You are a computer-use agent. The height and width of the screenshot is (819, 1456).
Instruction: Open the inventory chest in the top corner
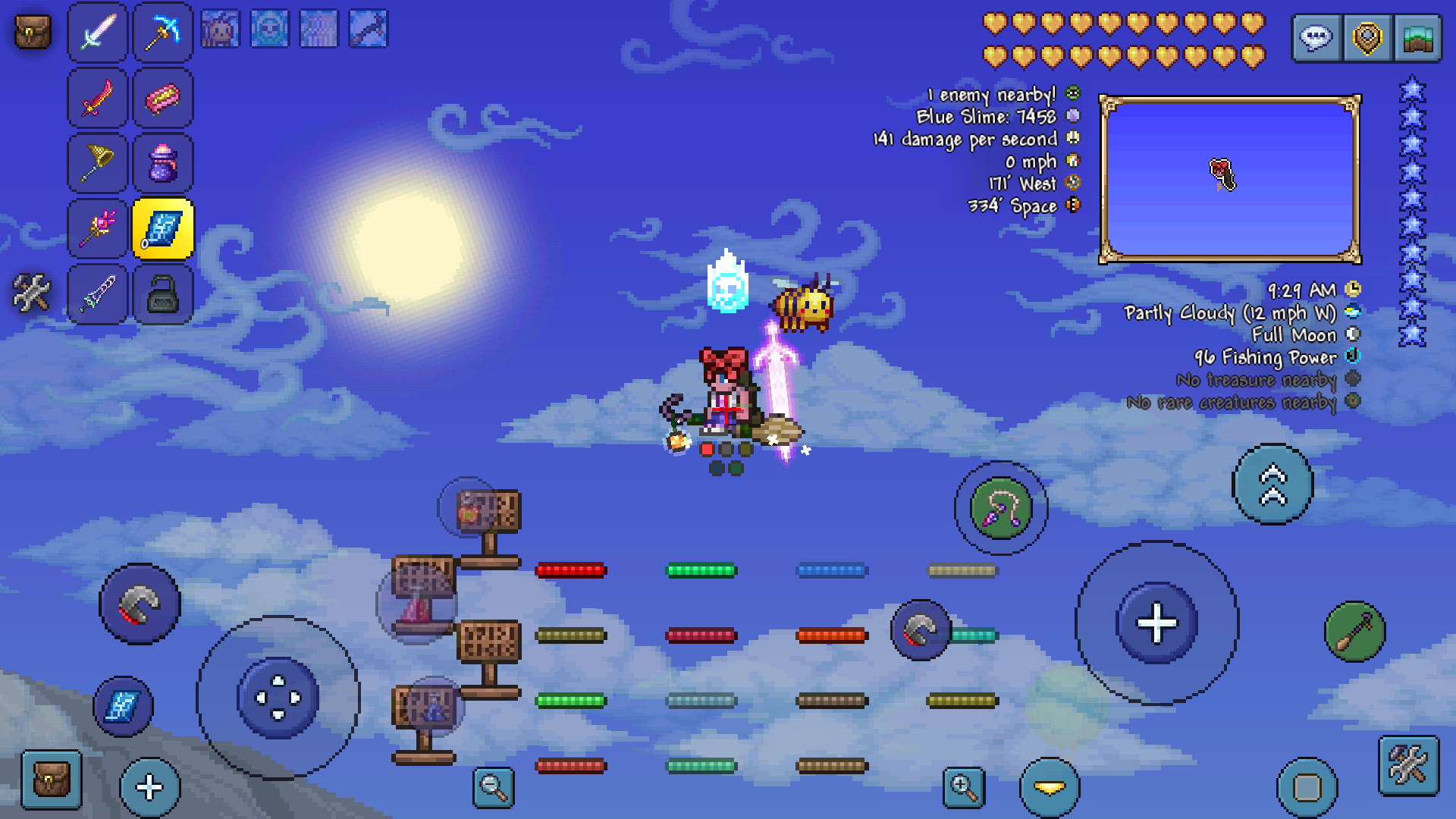point(33,33)
